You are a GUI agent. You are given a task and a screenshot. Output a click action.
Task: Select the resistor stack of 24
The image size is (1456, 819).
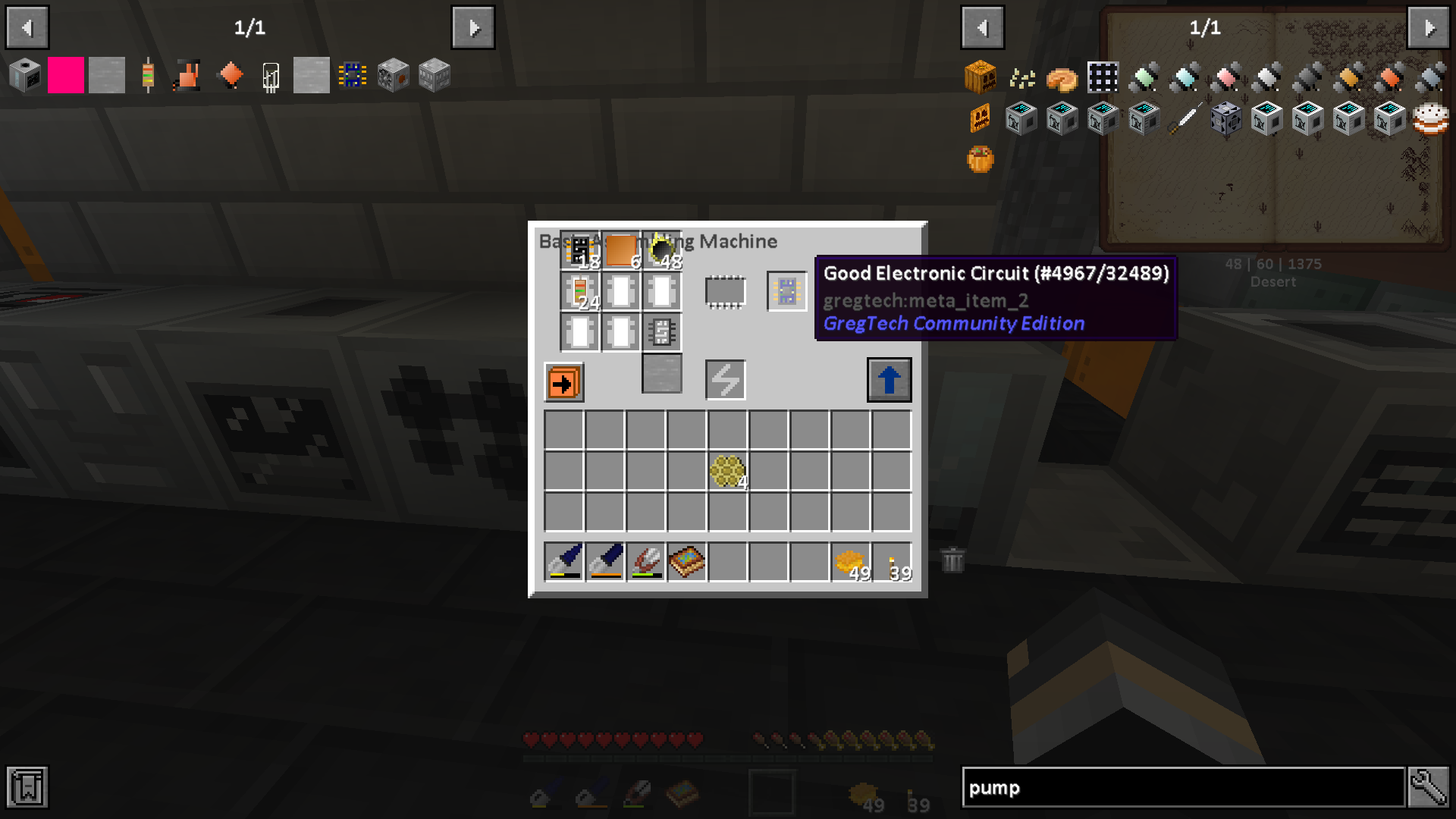[x=580, y=292]
